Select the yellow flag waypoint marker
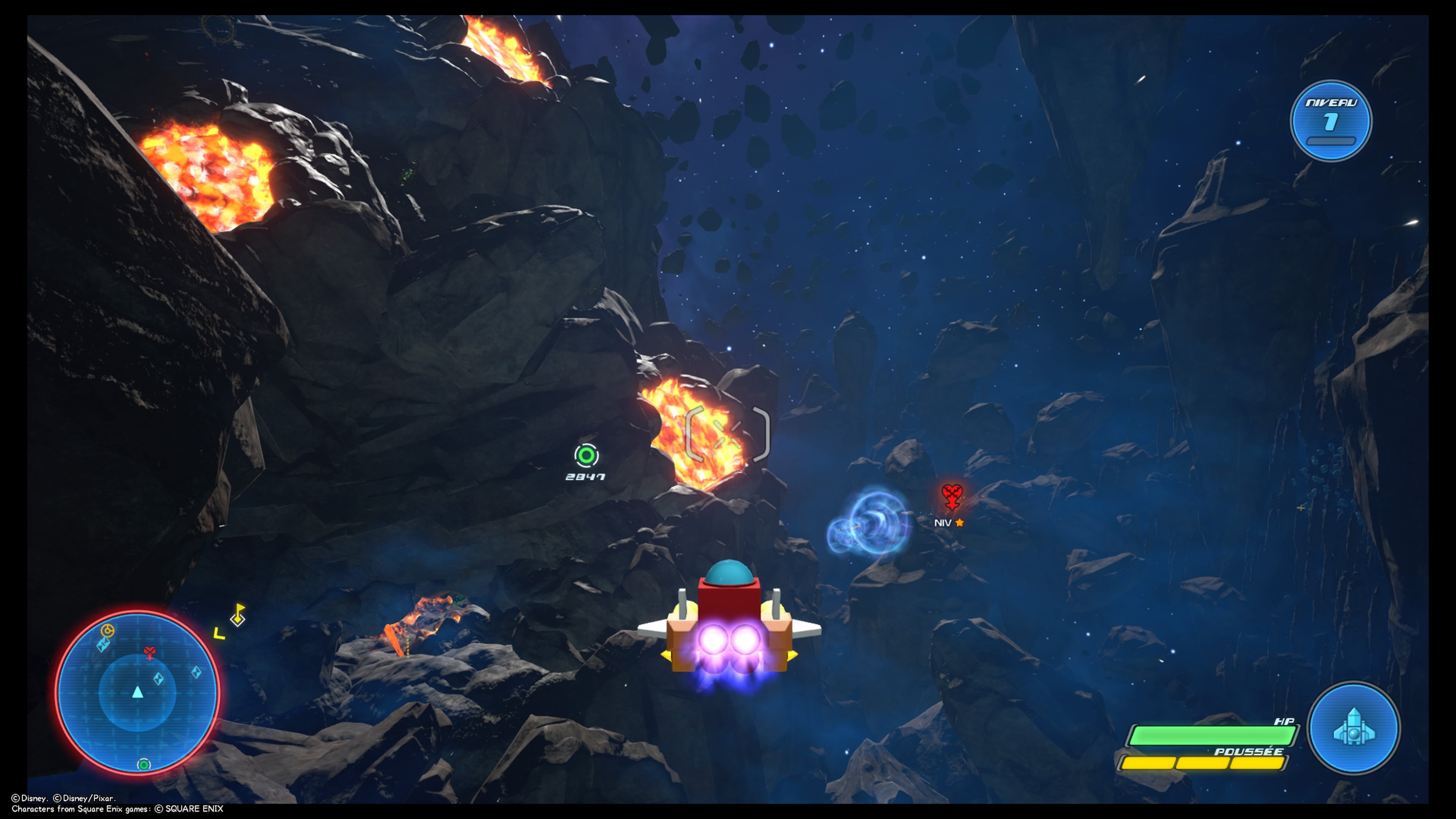The height and width of the screenshot is (819, 1456). 238,615
